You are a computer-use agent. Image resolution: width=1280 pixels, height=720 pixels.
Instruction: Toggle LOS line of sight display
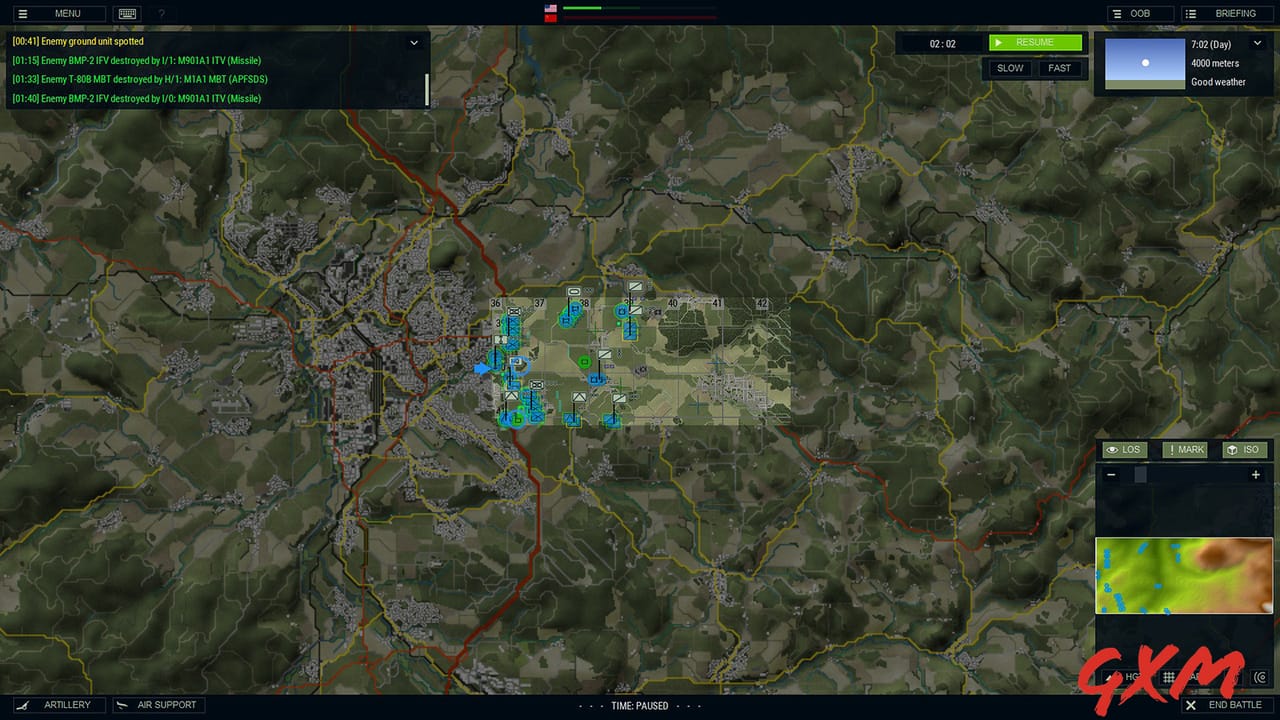1123,449
